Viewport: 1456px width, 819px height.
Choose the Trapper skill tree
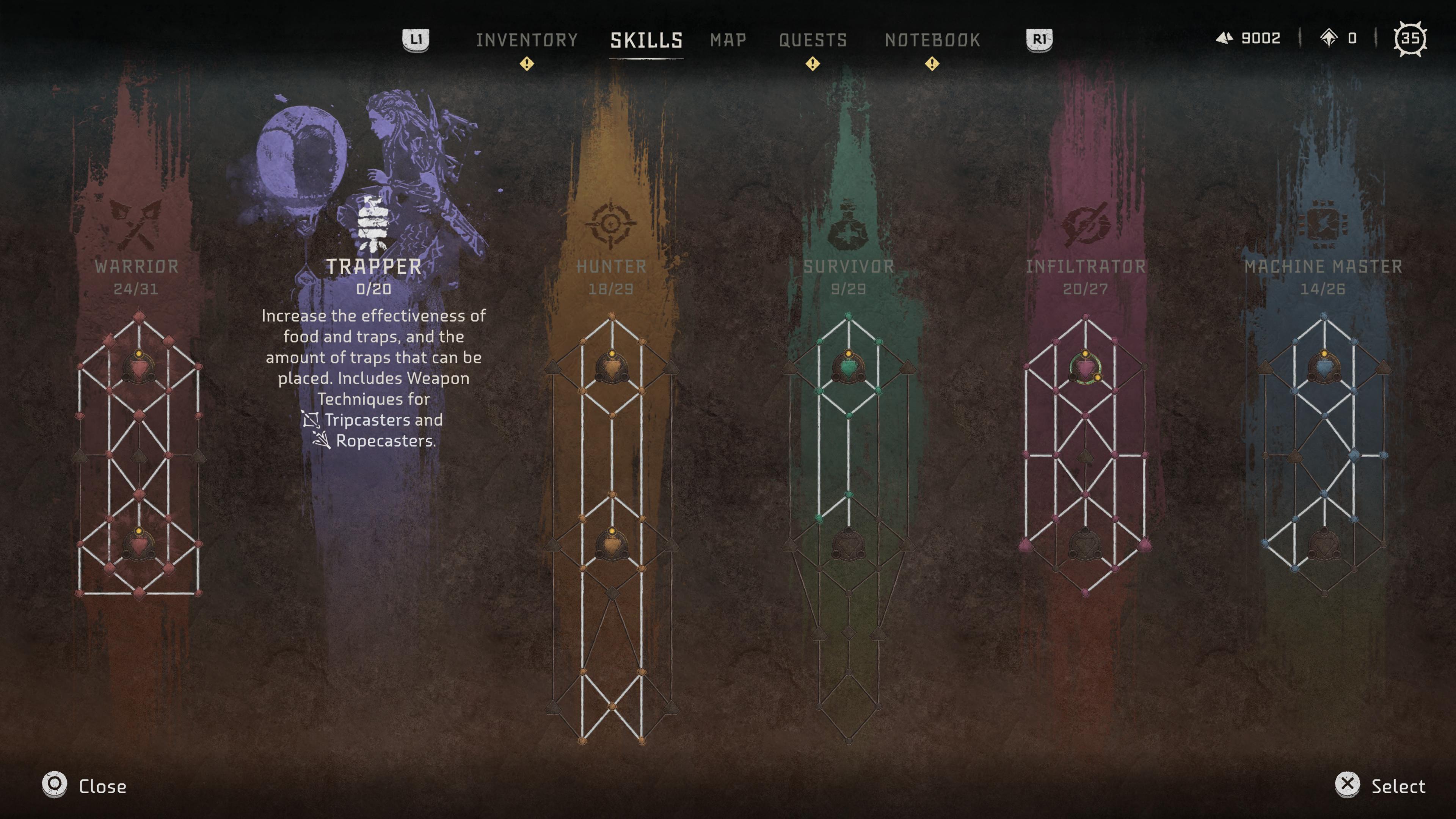[x=373, y=267]
